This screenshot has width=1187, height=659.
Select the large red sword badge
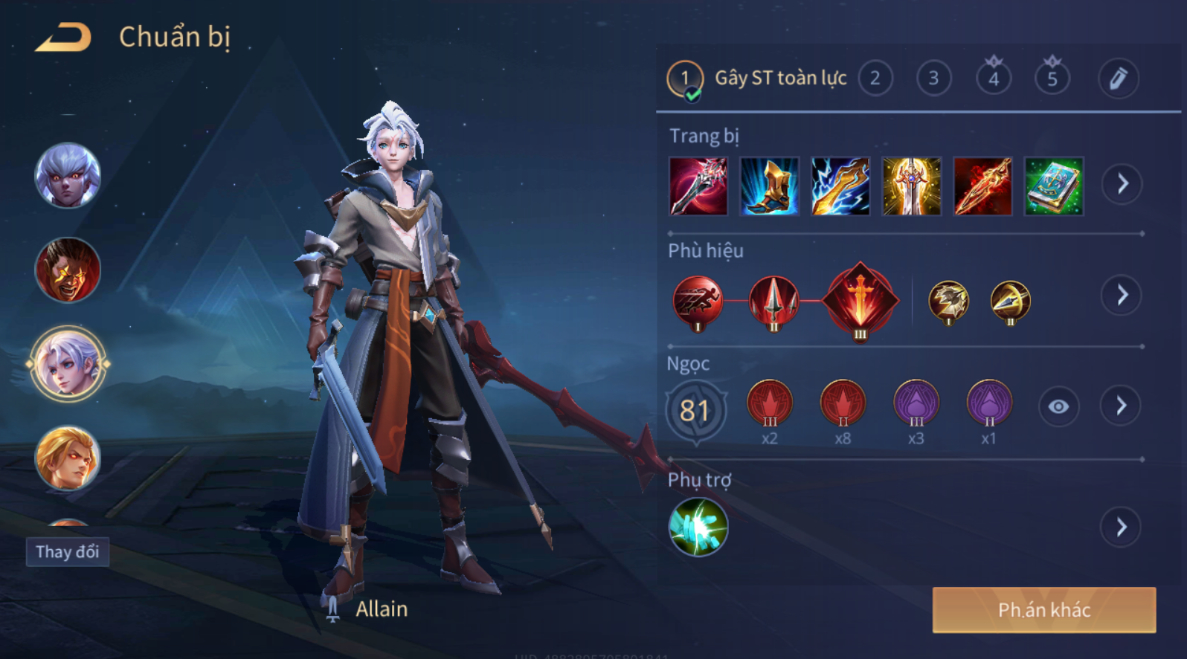point(859,301)
